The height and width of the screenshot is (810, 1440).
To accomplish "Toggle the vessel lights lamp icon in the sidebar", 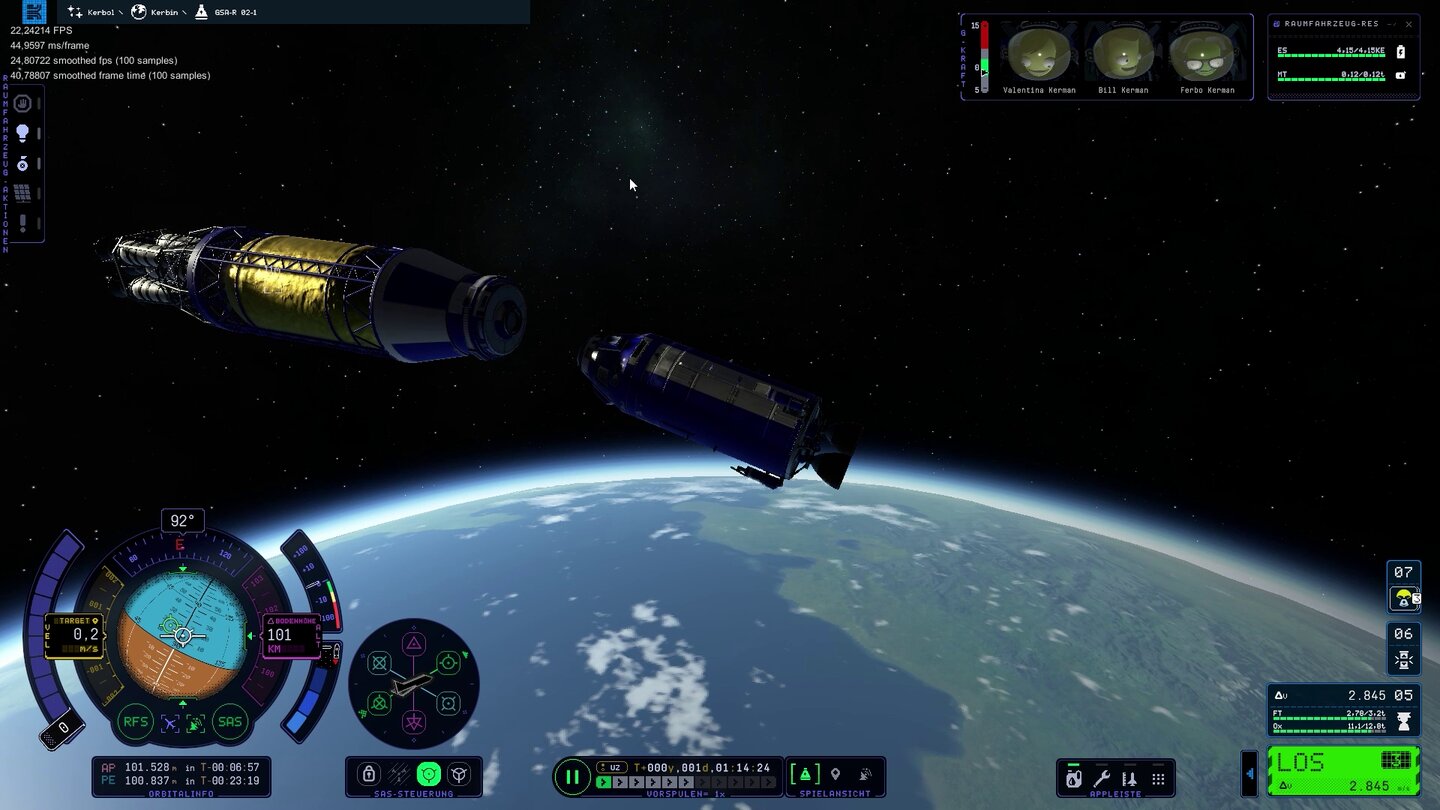I will tap(22, 132).
